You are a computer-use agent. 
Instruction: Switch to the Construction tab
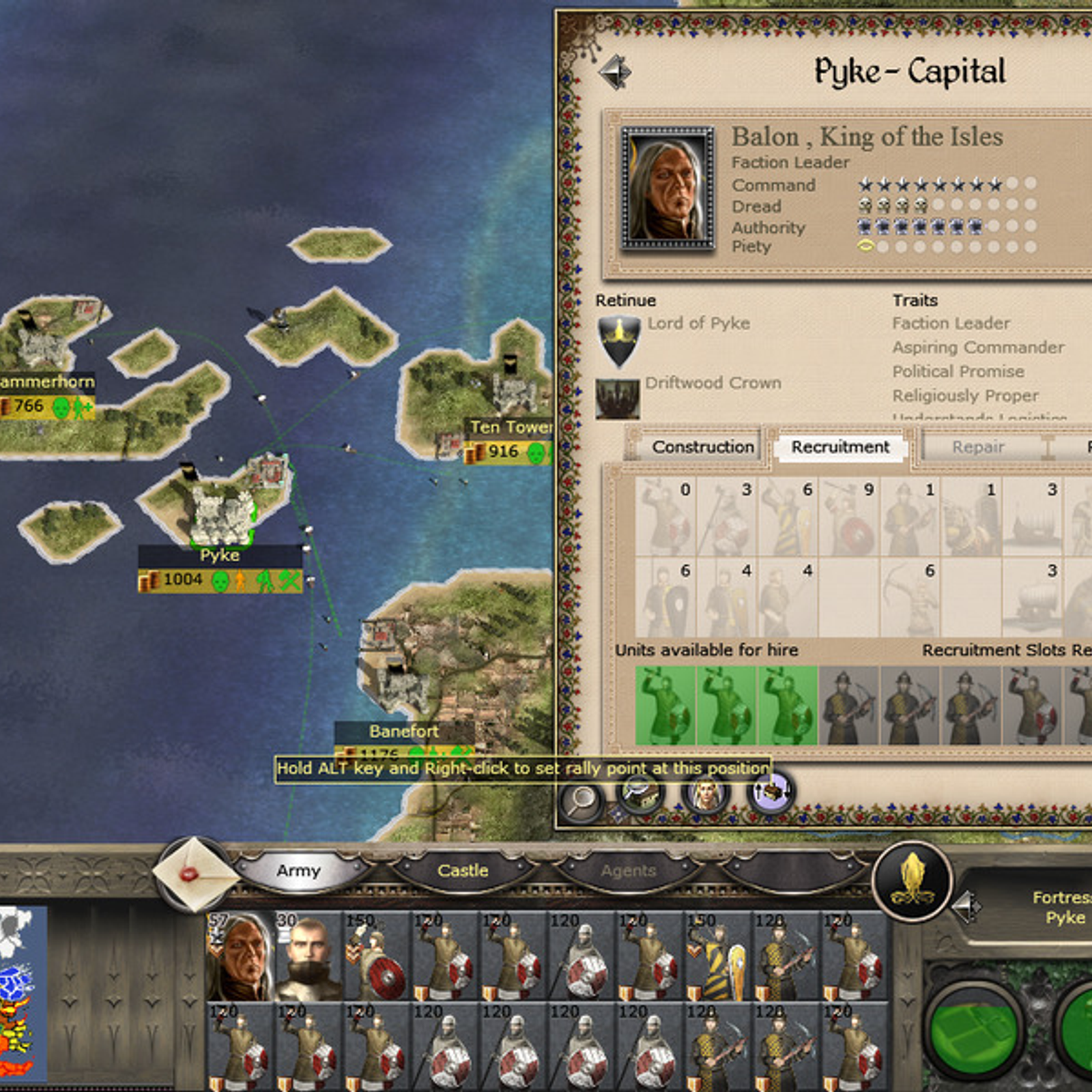click(x=702, y=447)
